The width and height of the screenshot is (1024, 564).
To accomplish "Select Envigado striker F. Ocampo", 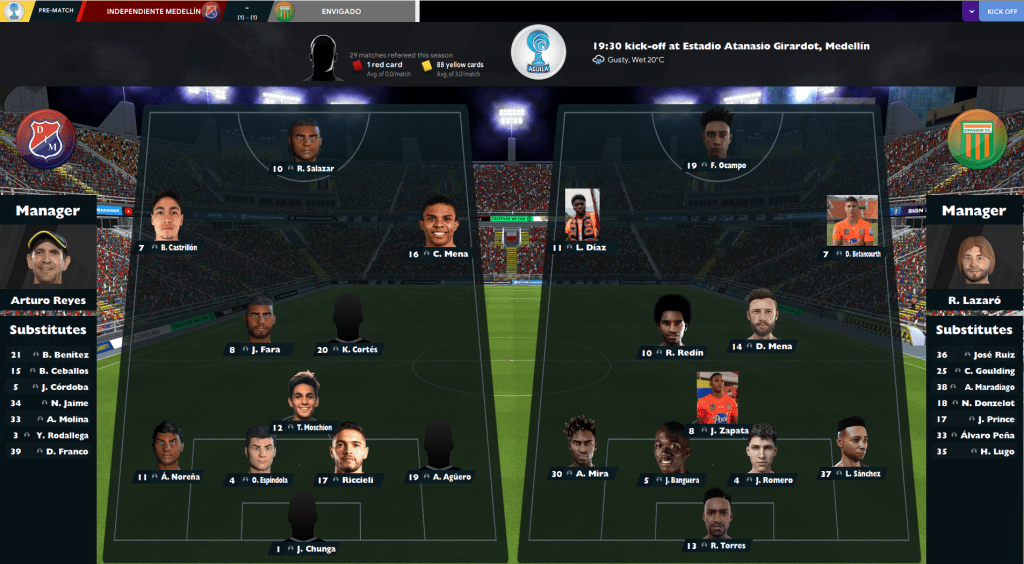I will coord(717,164).
